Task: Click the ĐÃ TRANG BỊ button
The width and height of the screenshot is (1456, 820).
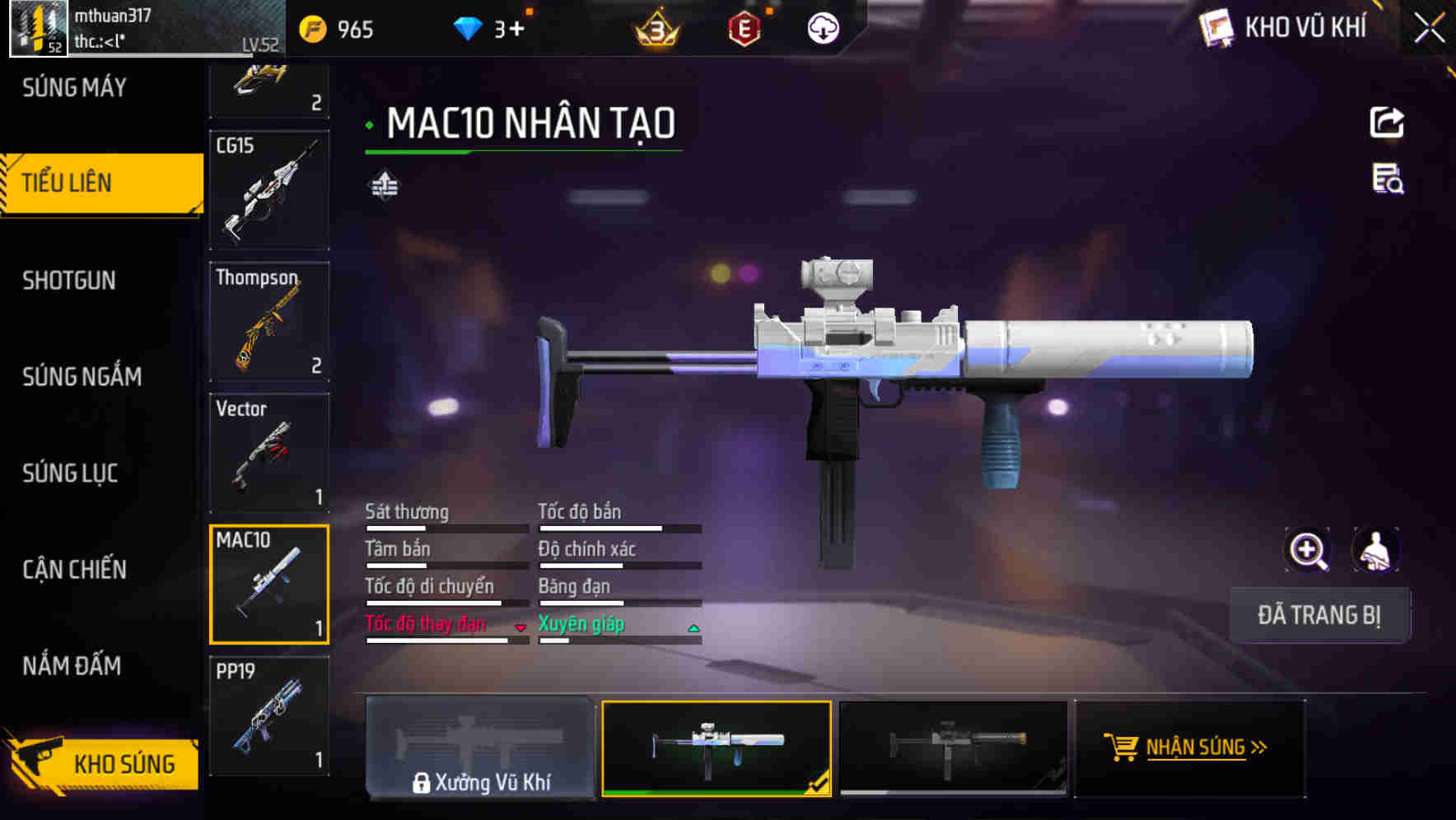Action: click(1318, 615)
